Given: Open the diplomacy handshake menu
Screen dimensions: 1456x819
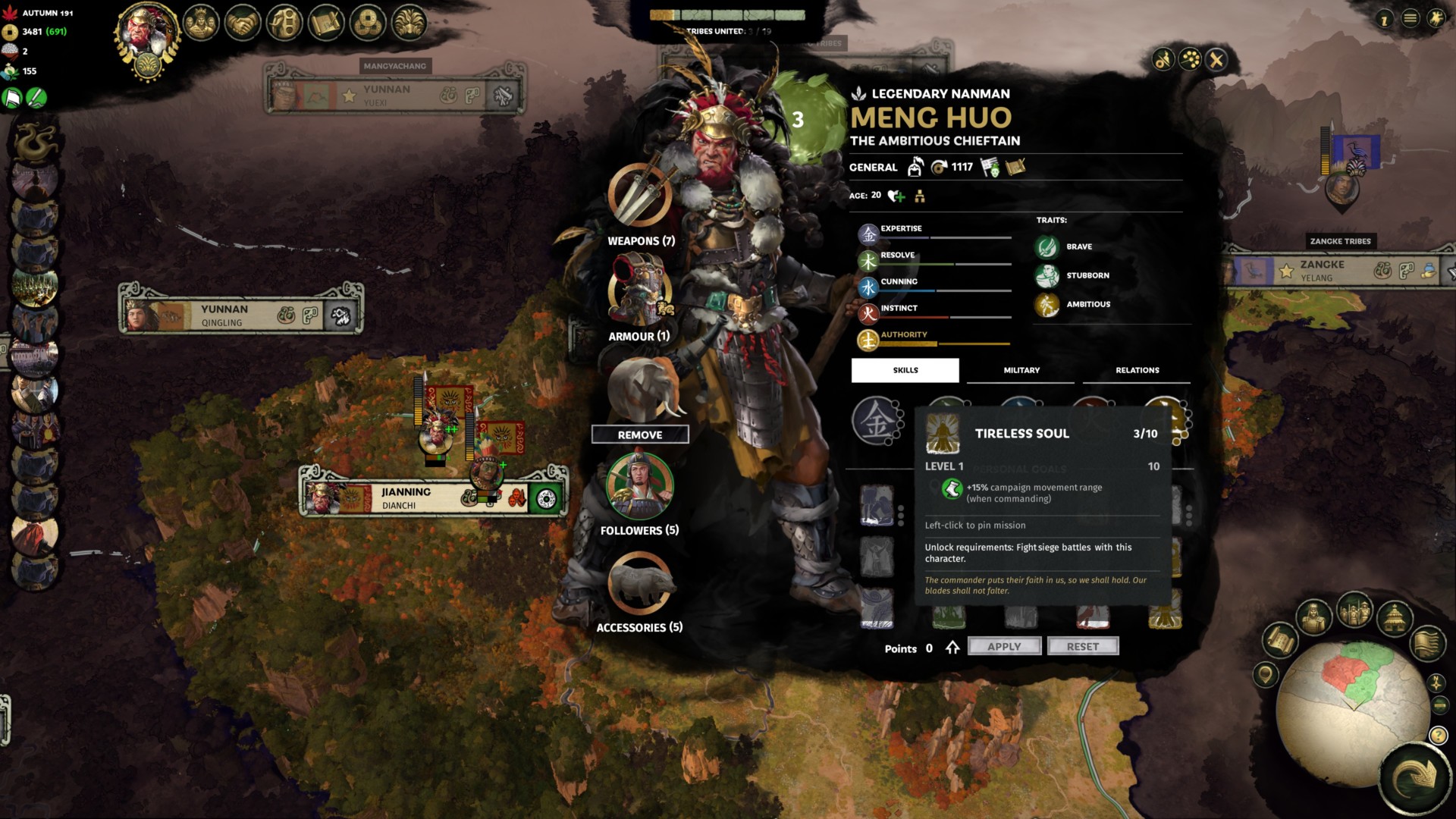Looking at the screenshot, I should [243, 24].
